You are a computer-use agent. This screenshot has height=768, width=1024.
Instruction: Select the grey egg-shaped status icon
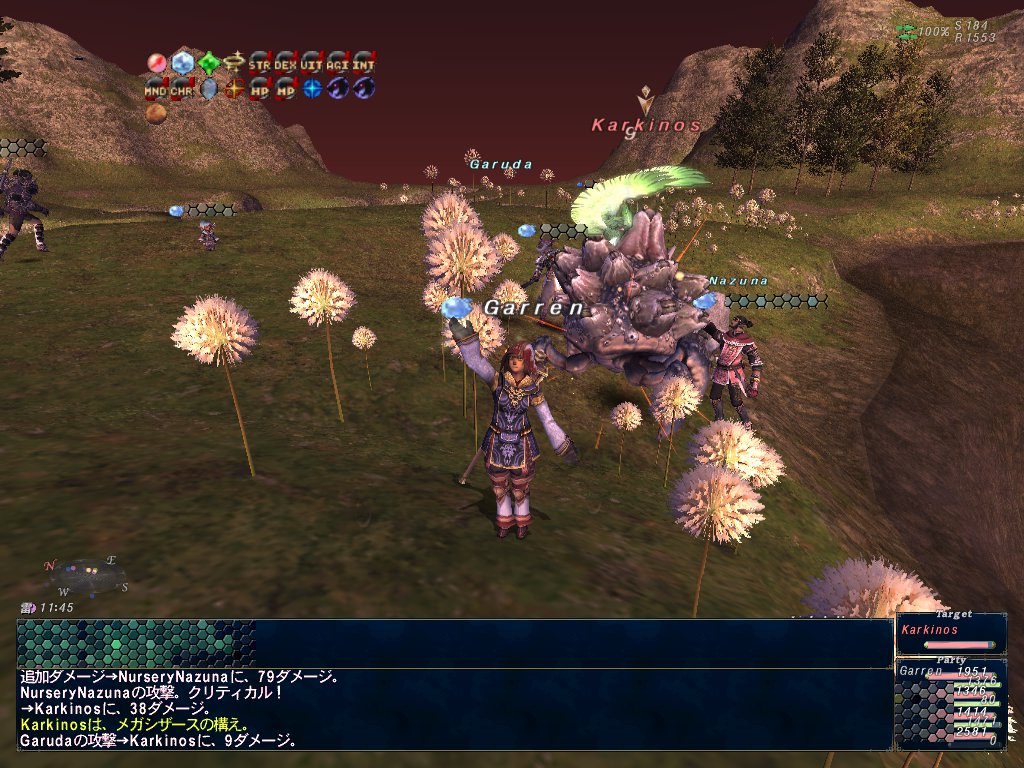(x=208, y=88)
